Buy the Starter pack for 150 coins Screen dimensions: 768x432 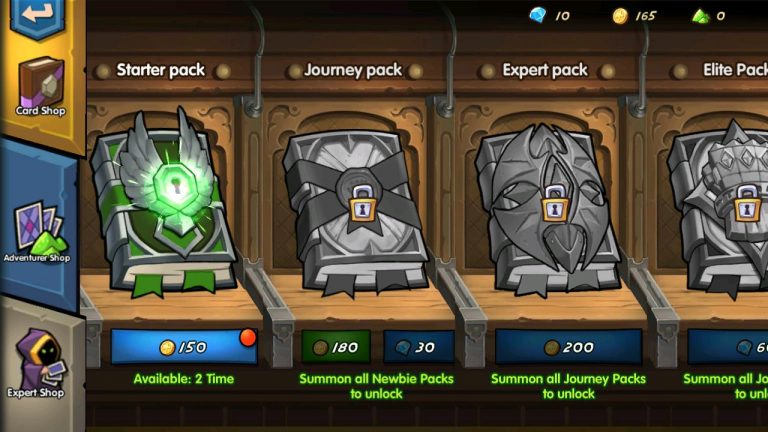click(x=184, y=346)
